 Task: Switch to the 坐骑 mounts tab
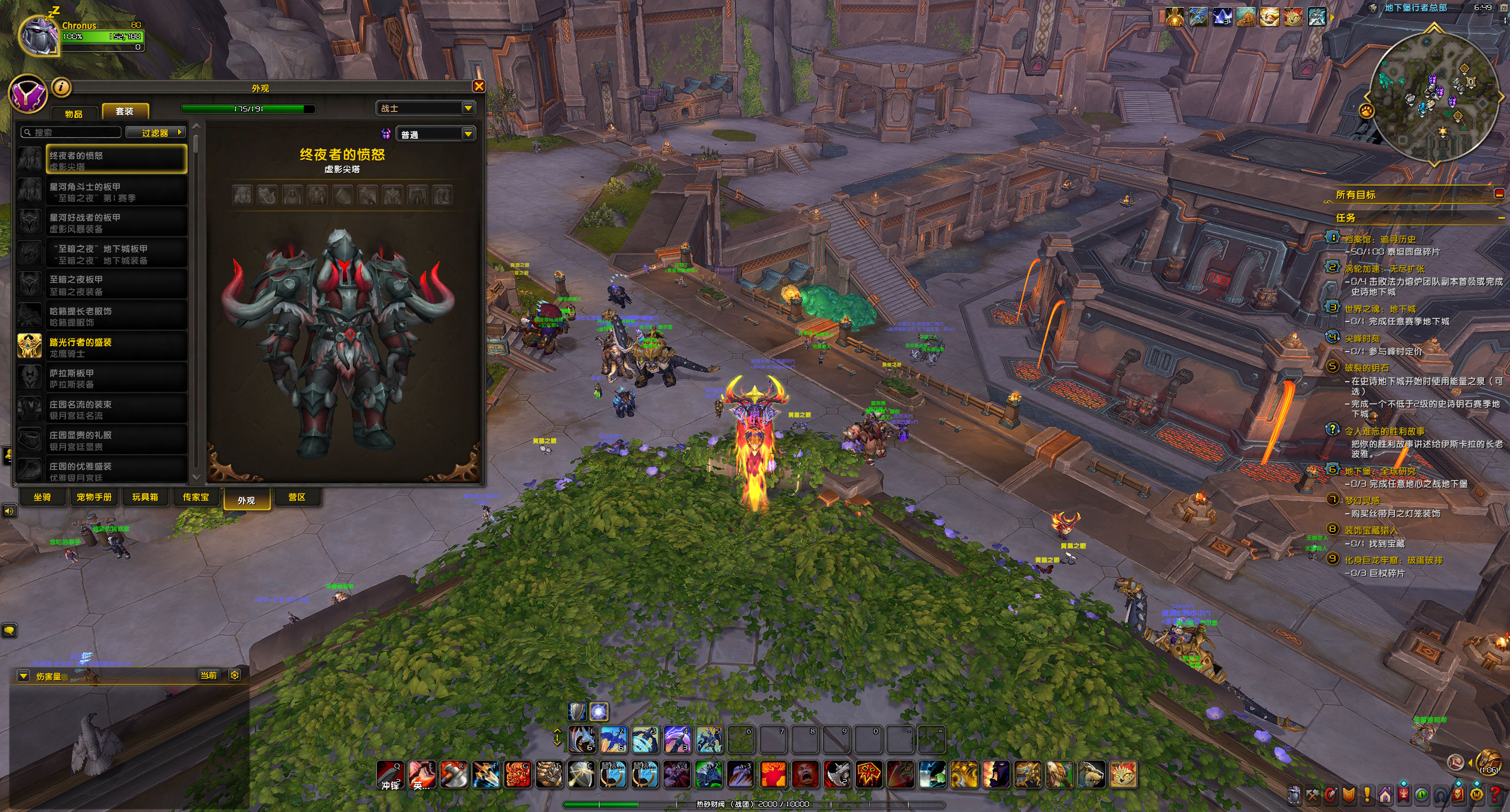42,497
